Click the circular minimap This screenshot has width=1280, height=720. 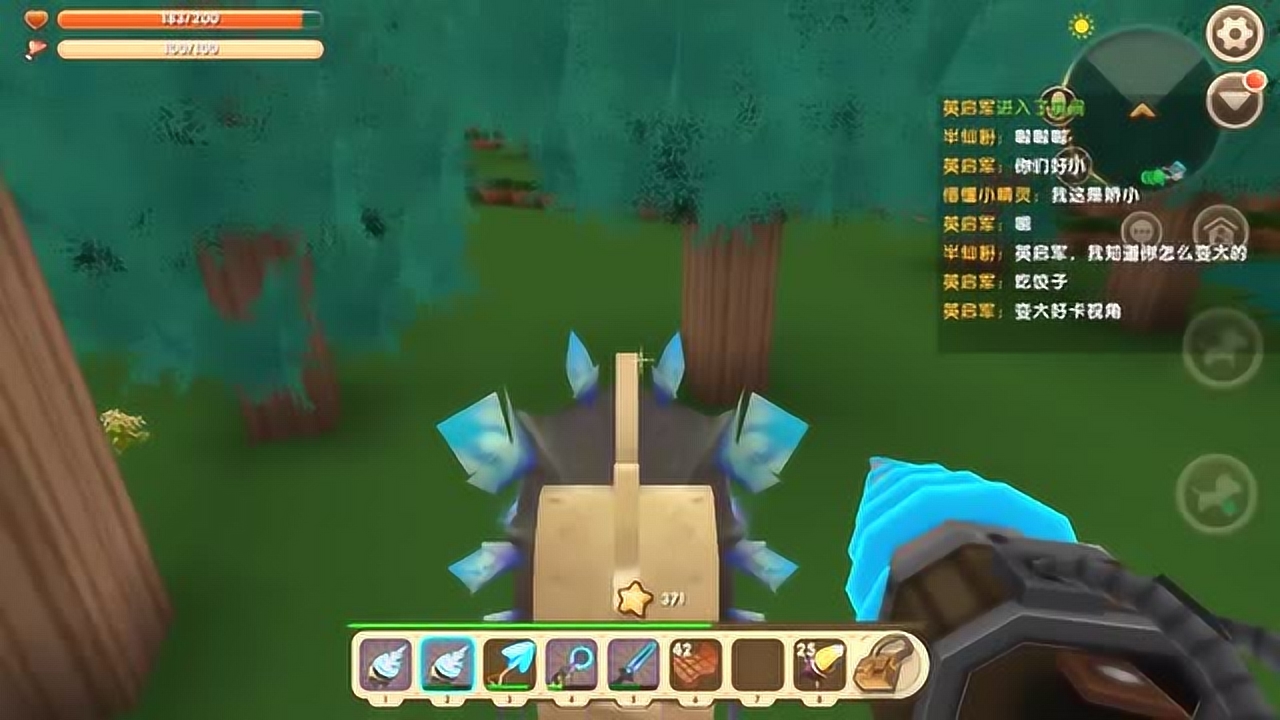click(1140, 112)
